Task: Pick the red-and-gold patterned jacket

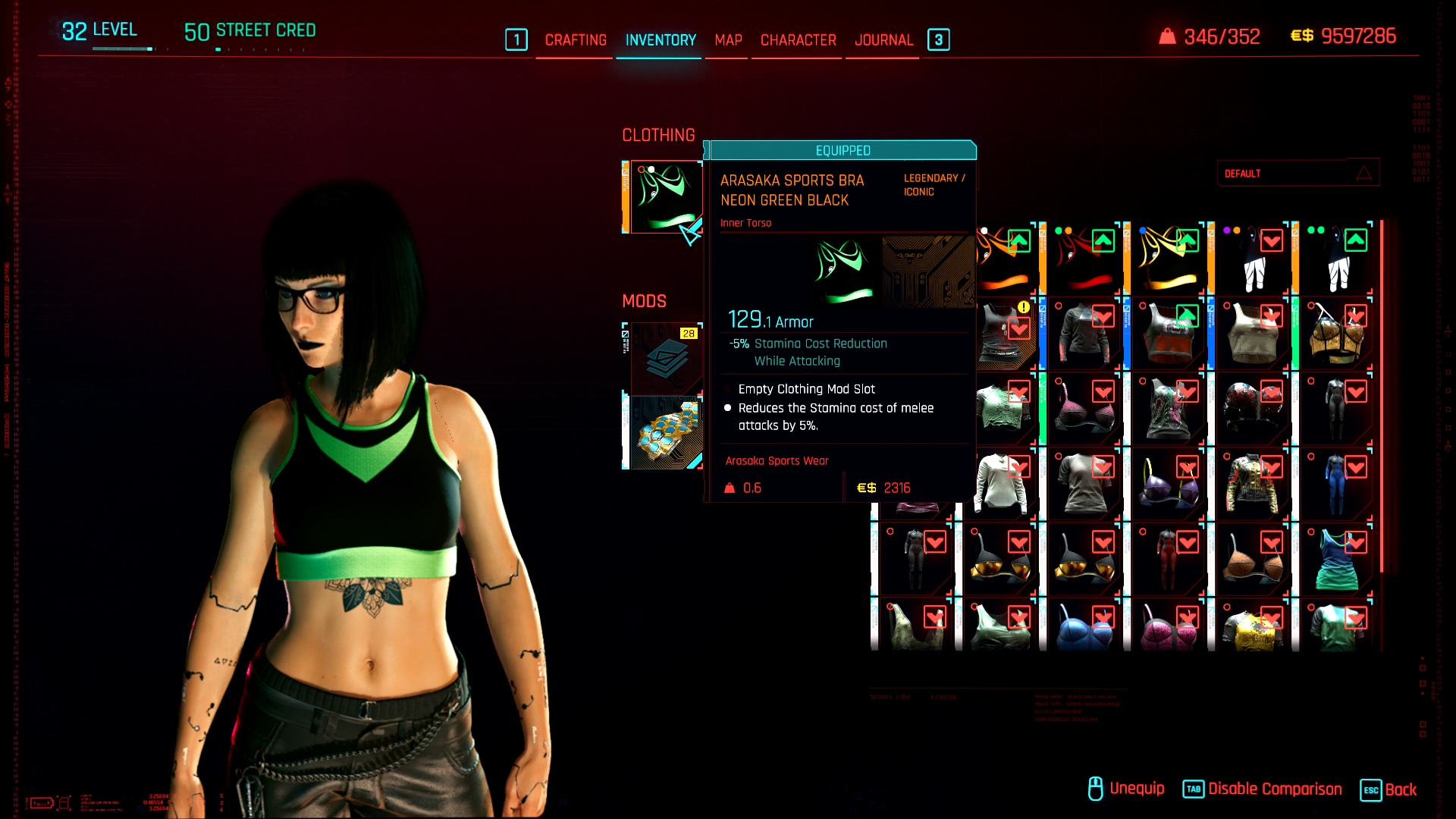Action: (1252, 485)
